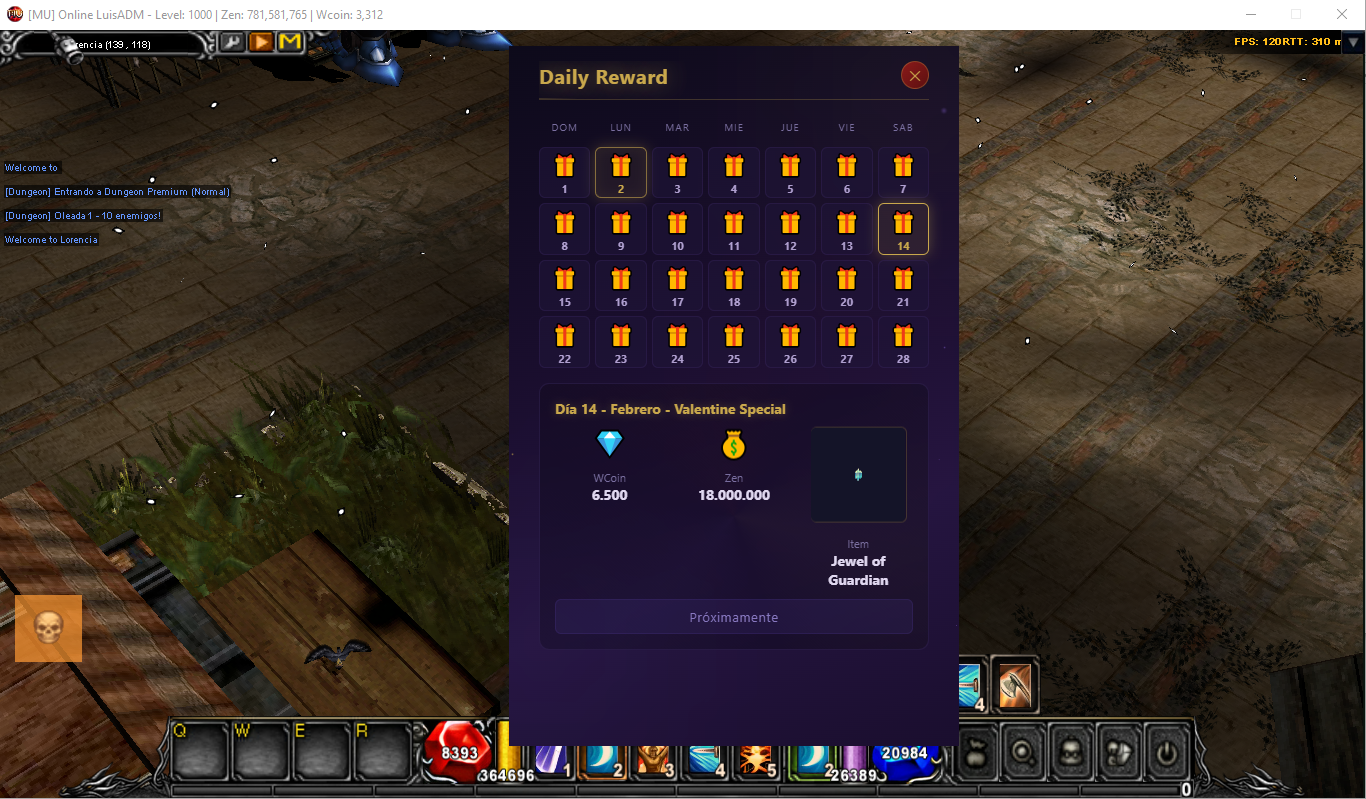
Task: Open the inventory bag icon
Action: click(976, 755)
